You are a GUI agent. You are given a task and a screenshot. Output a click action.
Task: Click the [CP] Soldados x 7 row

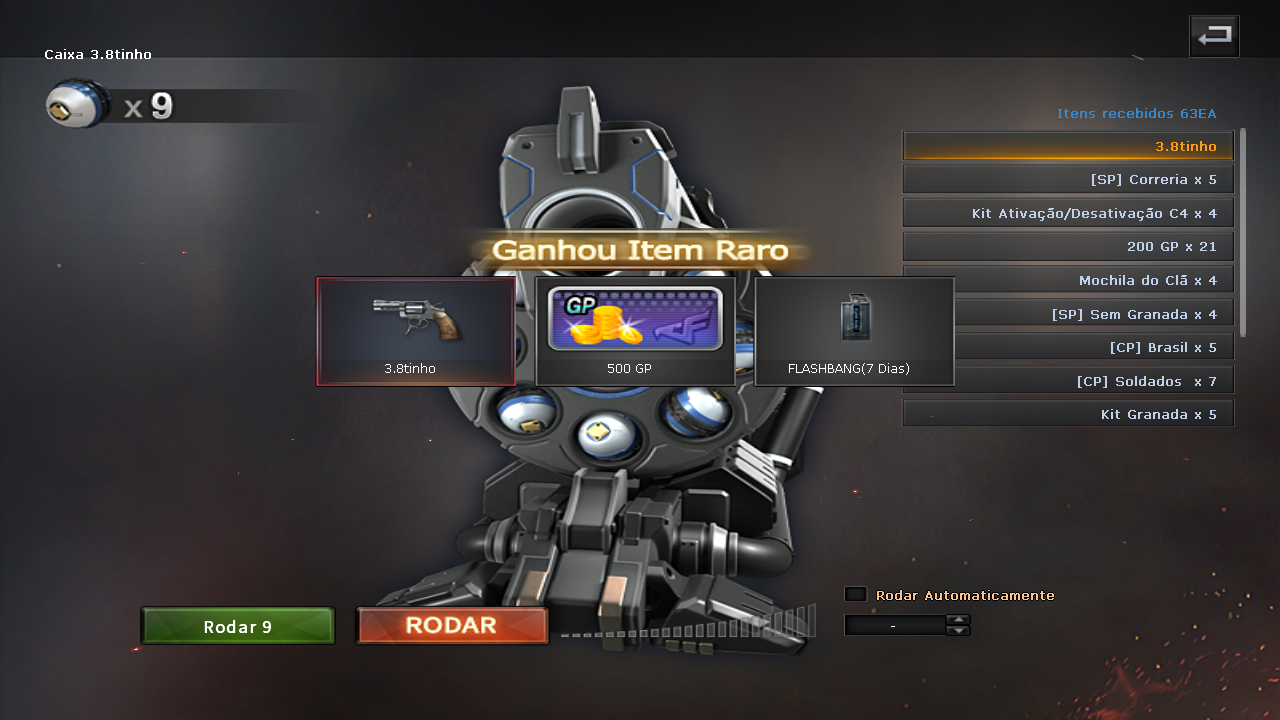(x=1068, y=380)
